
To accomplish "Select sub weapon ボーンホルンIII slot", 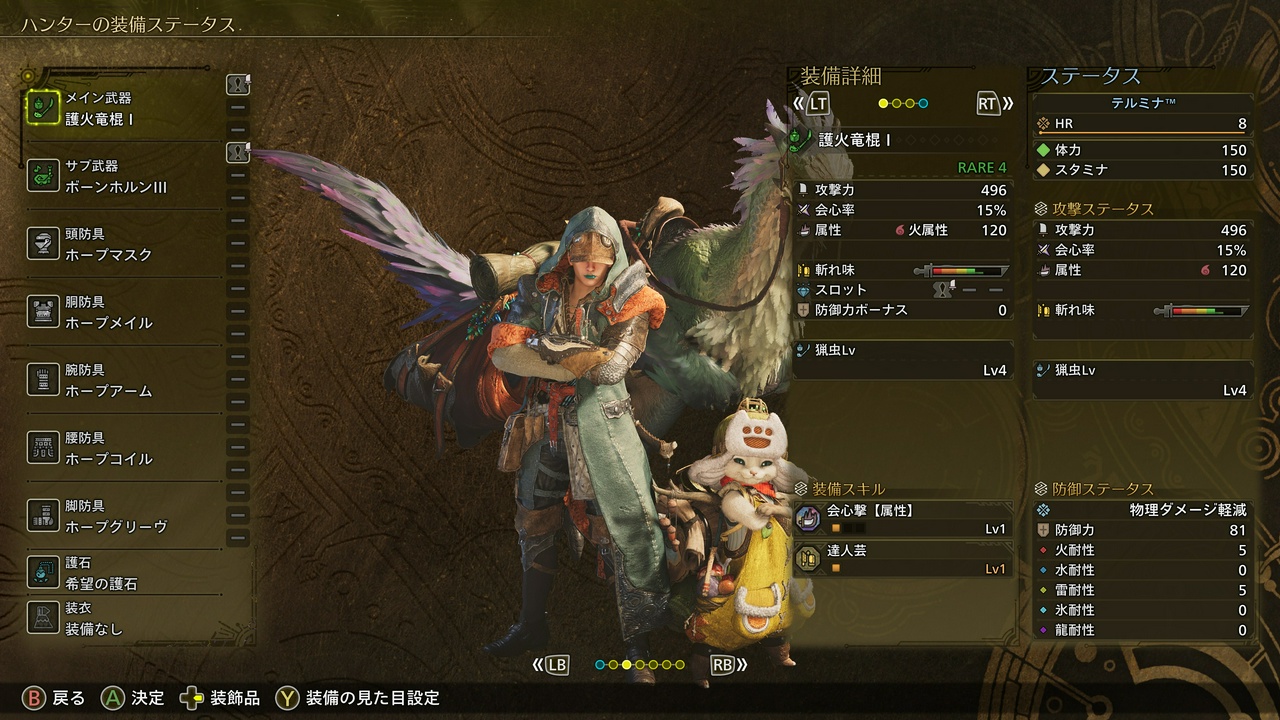I will [x=122, y=176].
